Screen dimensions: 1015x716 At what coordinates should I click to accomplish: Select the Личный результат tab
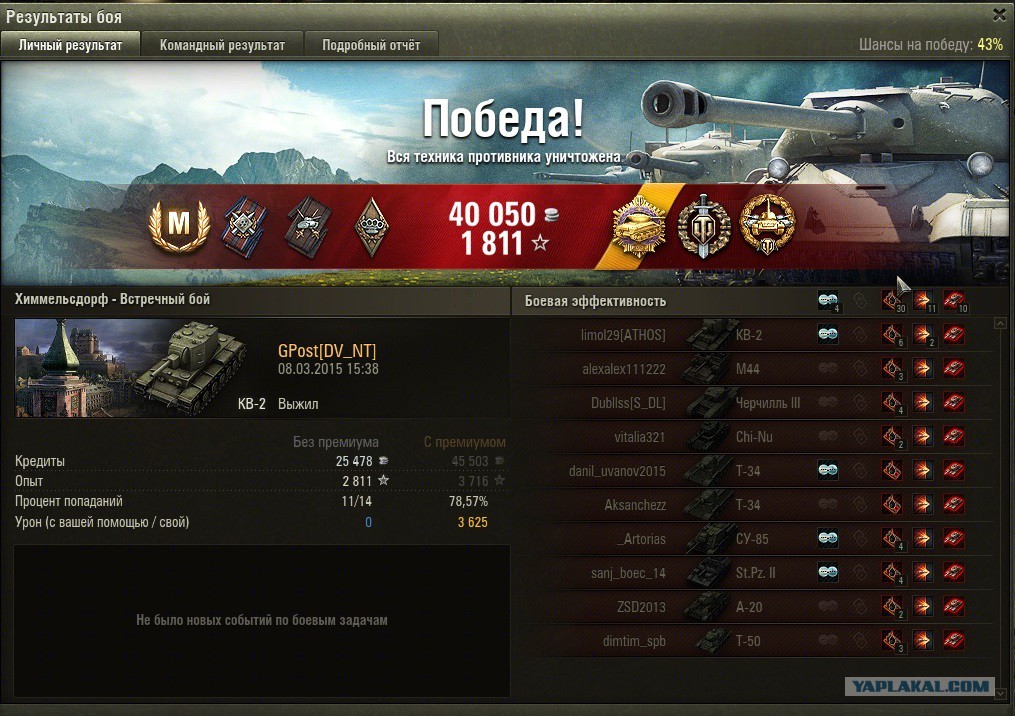(70, 45)
